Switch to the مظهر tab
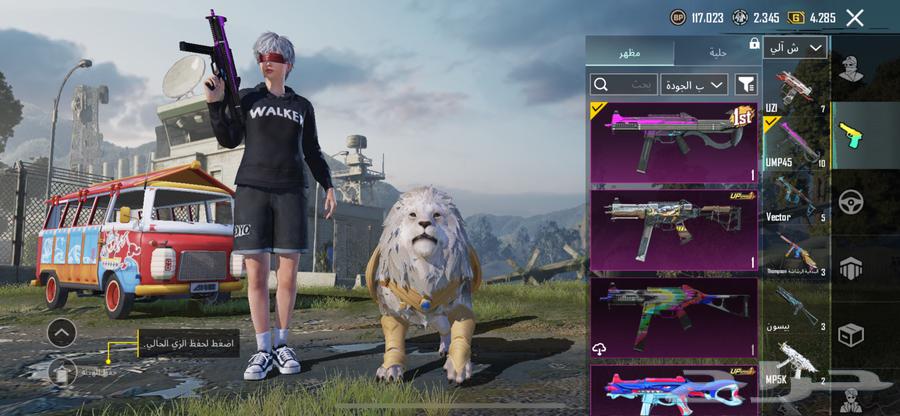The height and width of the screenshot is (416, 900). tap(630, 52)
